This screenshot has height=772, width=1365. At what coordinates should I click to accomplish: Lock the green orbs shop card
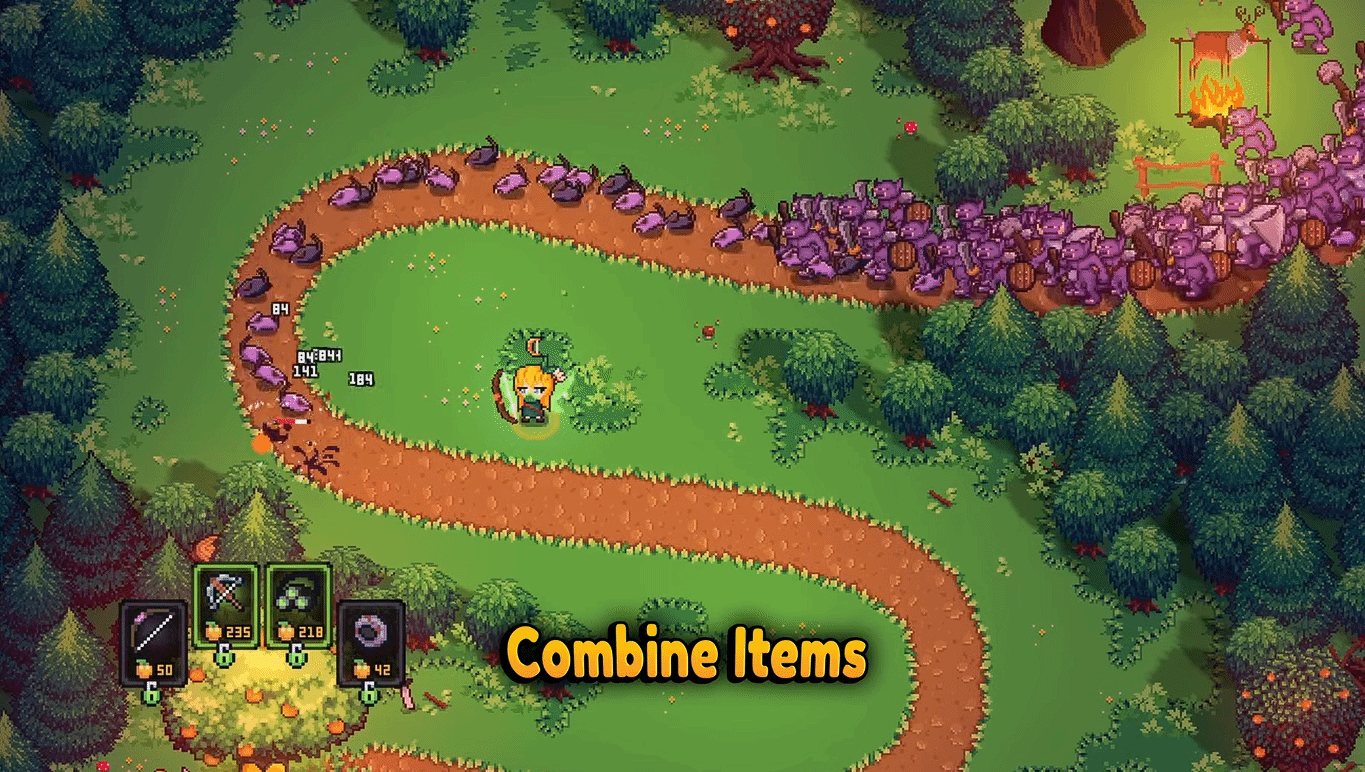pyautogui.click(x=298, y=656)
